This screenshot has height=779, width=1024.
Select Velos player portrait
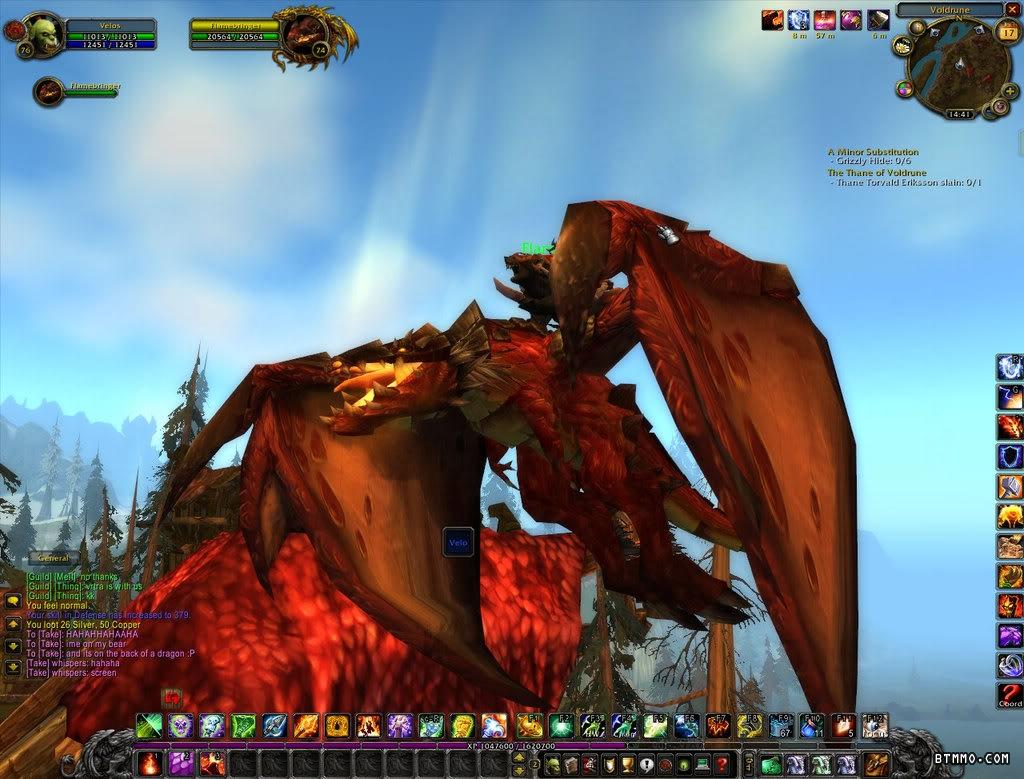[42, 33]
